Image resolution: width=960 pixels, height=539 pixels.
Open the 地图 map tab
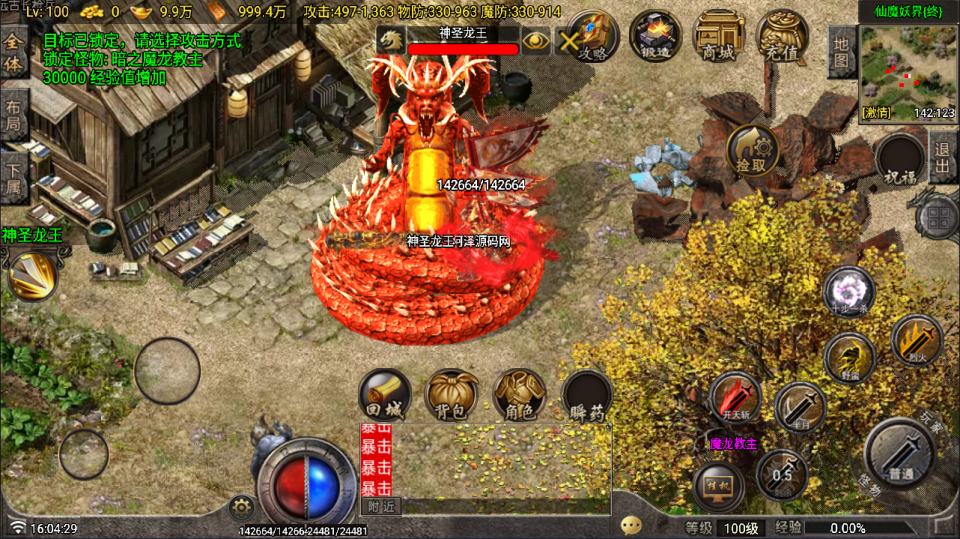pos(841,52)
